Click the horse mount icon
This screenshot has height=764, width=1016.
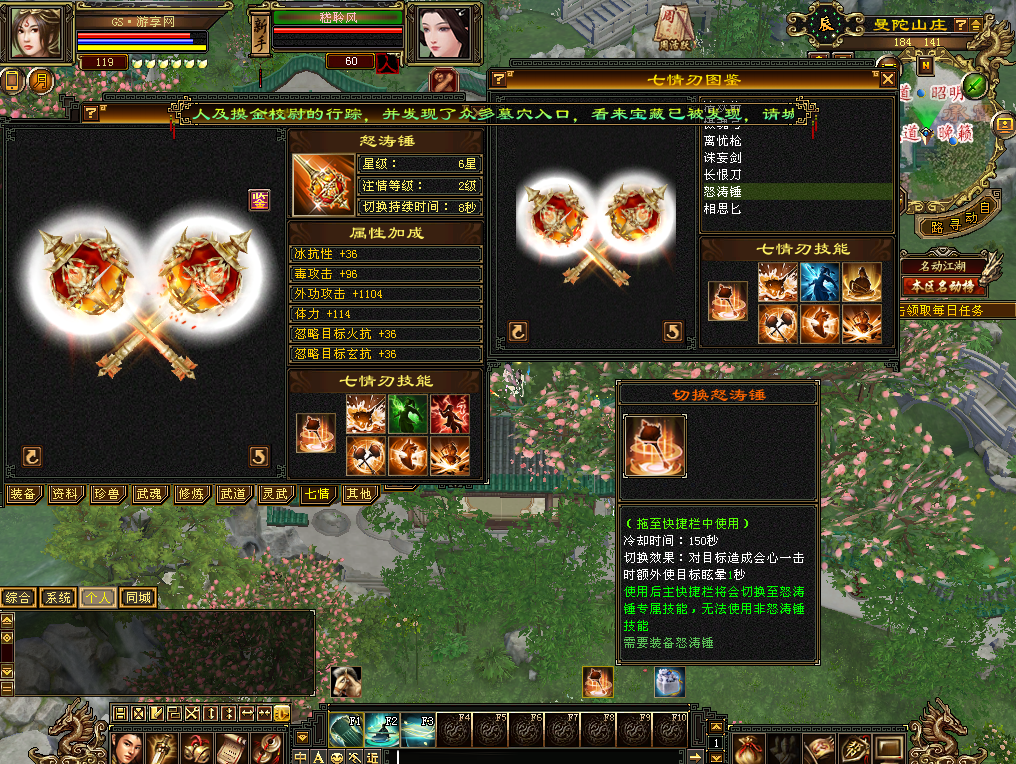click(347, 682)
